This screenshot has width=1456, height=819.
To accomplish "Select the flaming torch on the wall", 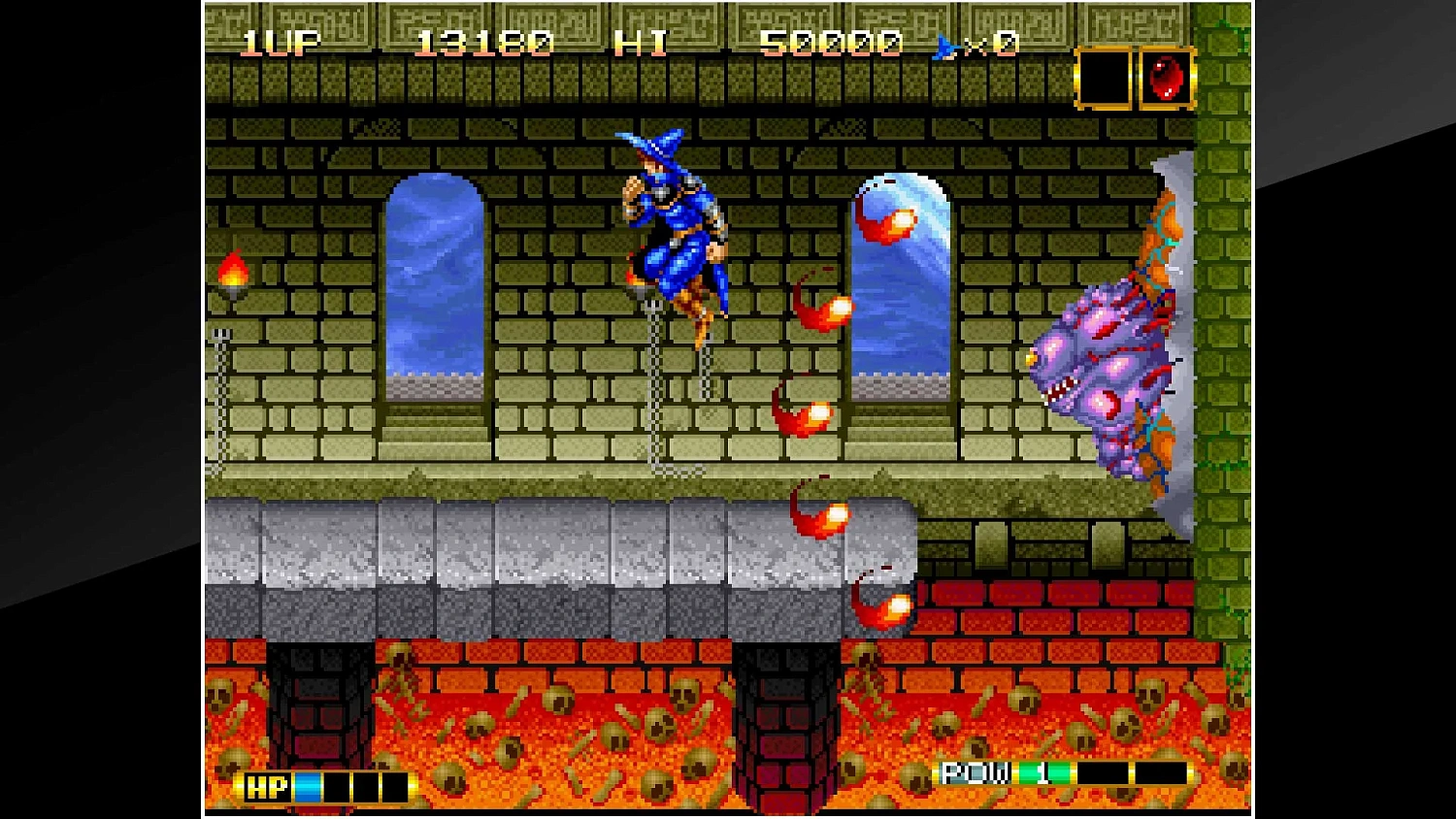I will point(233,273).
